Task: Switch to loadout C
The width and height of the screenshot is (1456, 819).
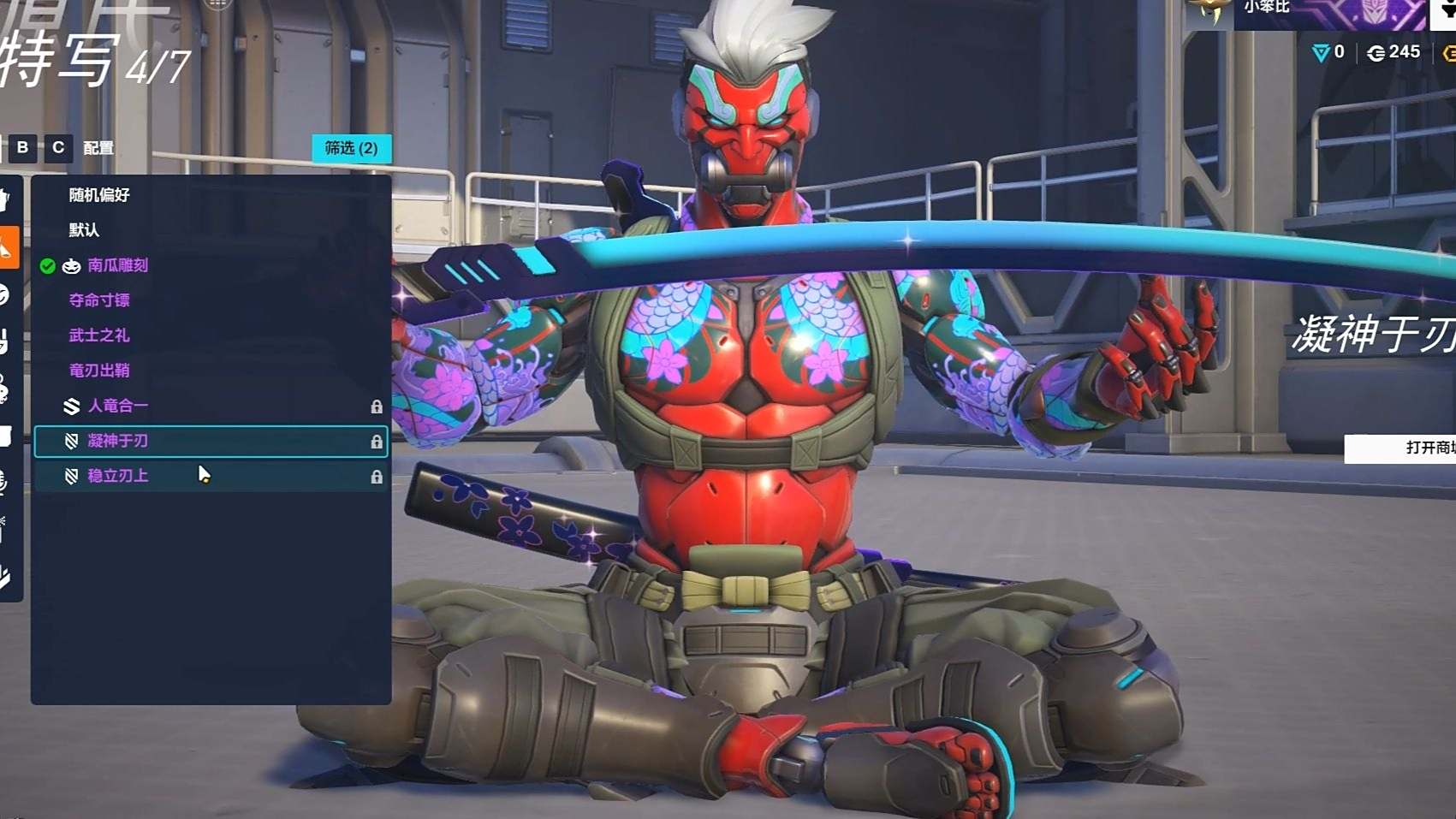Action: point(58,147)
